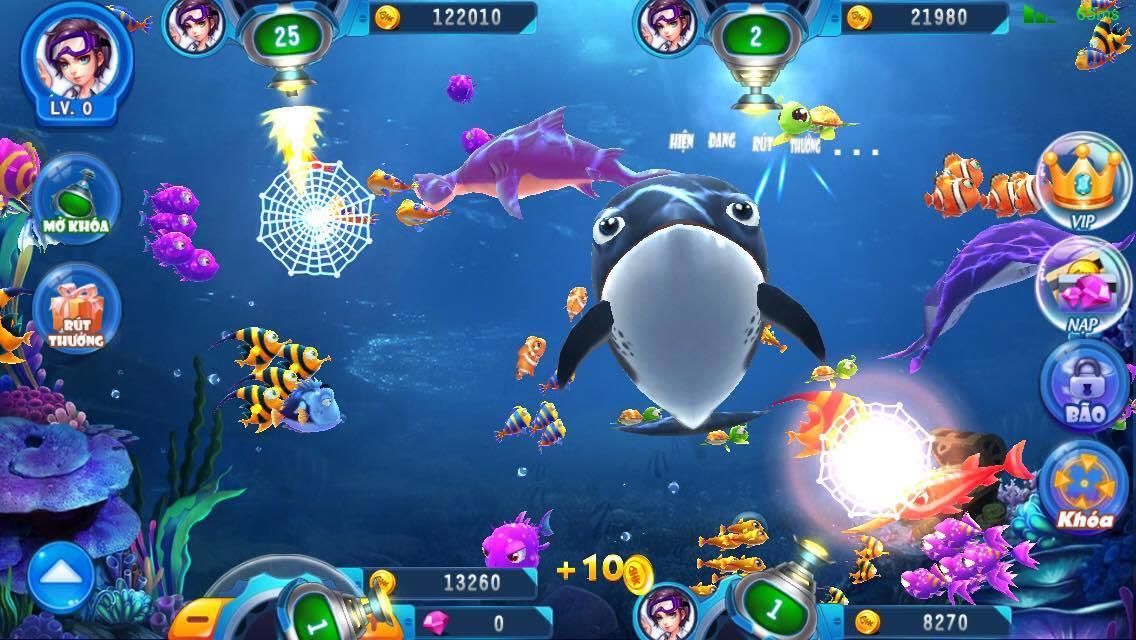Open the Nạp gem top-up shop
Viewport: 1136px width, 640px height.
tap(1082, 287)
